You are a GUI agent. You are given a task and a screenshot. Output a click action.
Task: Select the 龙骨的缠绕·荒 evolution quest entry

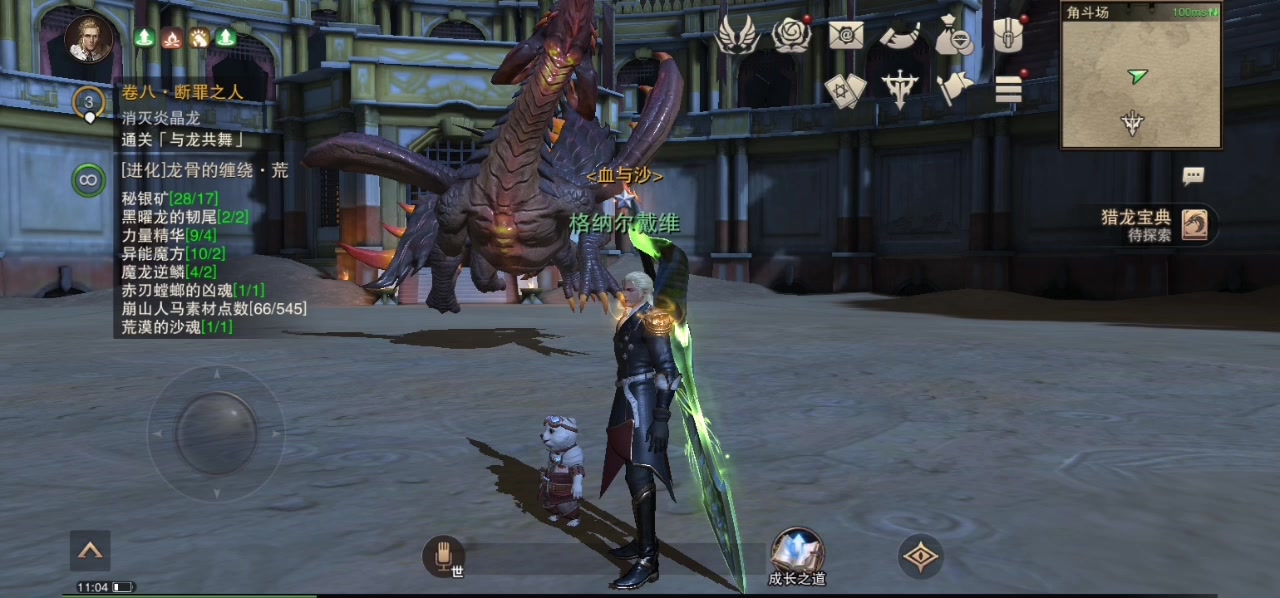click(204, 171)
